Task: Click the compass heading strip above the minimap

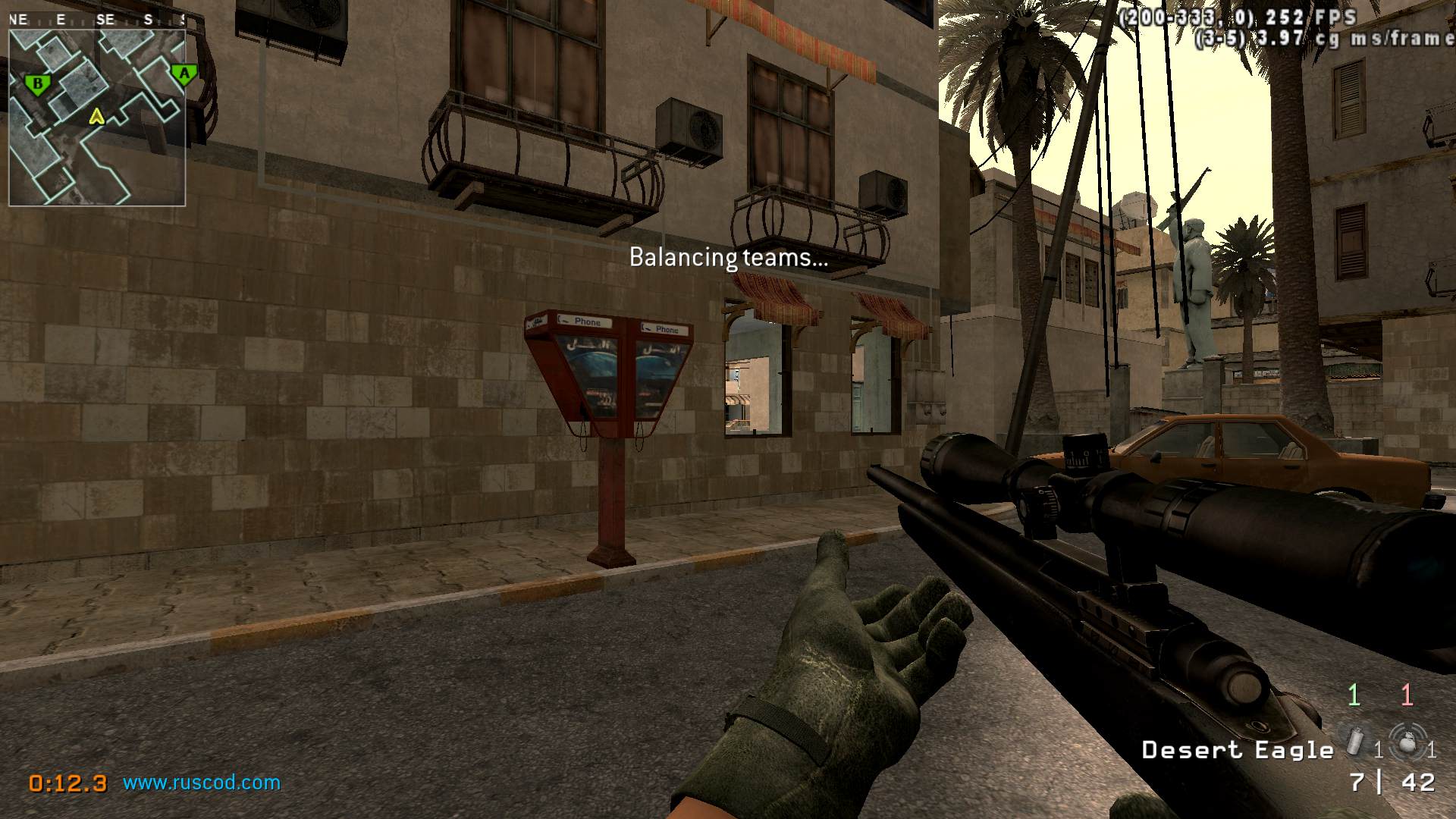Action: (97, 20)
